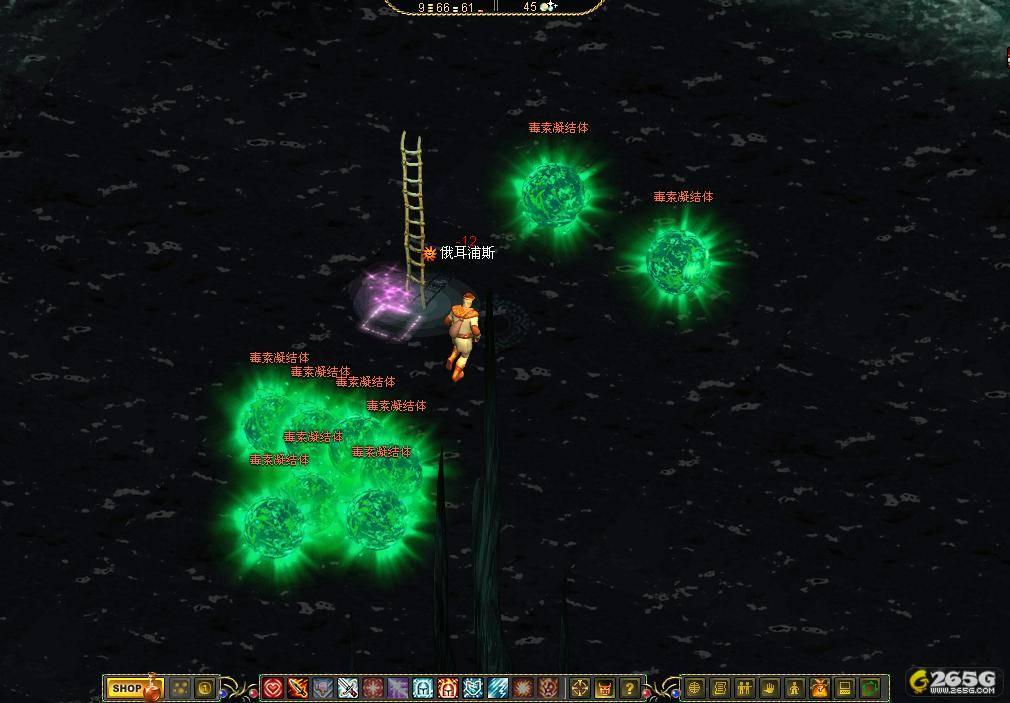Click the gold coin icon button
The height and width of the screenshot is (703, 1010).
[205, 688]
